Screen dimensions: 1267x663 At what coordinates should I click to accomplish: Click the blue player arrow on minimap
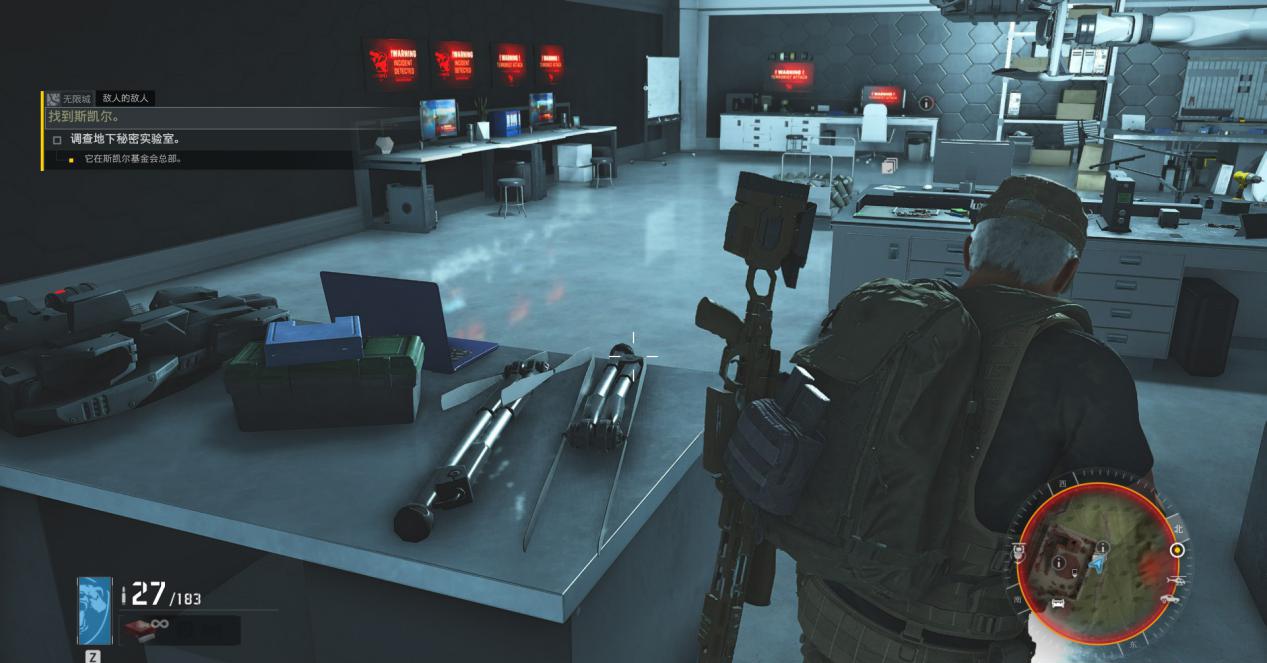pyautogui.click(x=1099, y=564)
